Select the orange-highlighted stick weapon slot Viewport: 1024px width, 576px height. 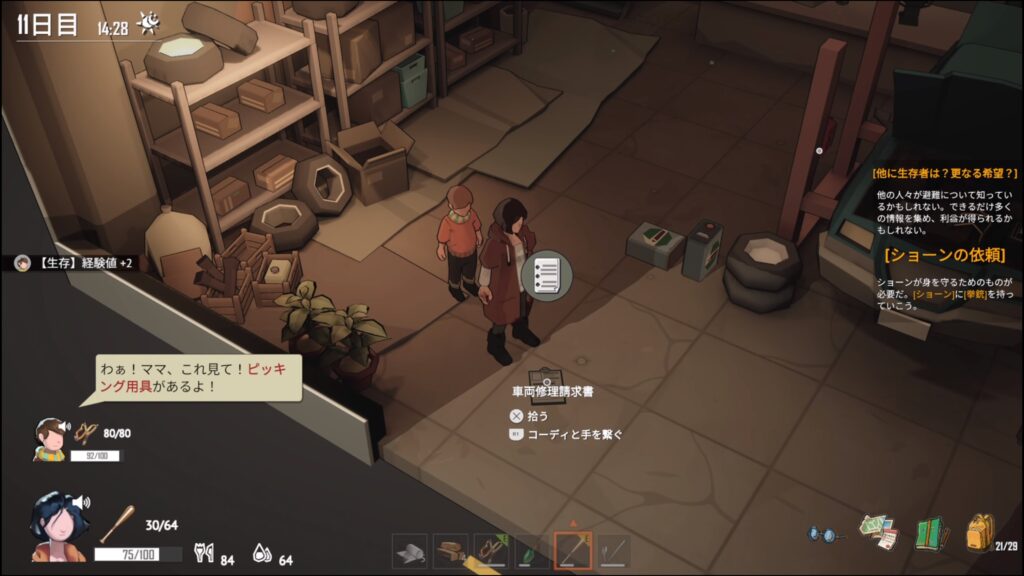pos(573,550)
